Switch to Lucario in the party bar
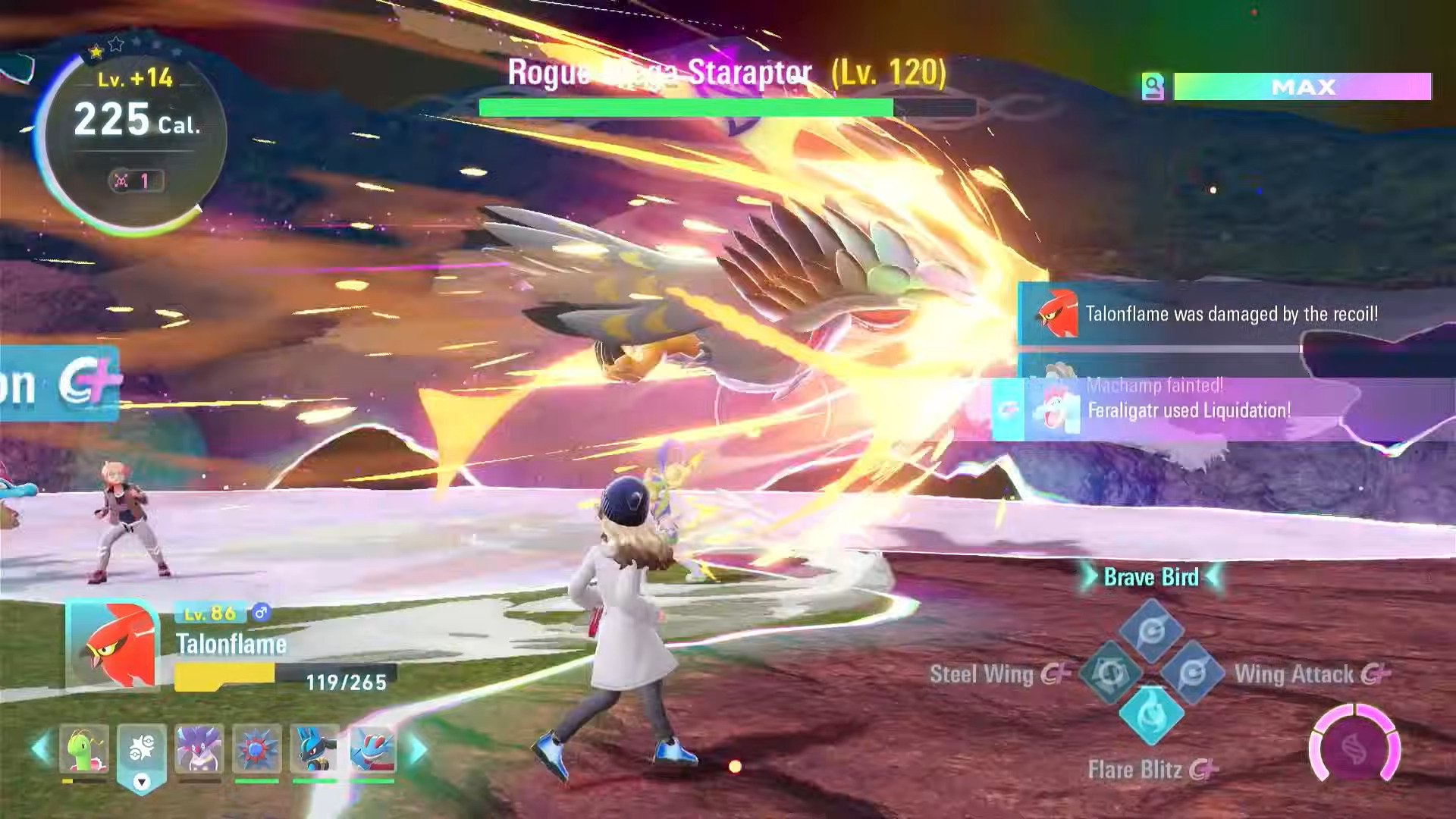1456x819 pixels. [x=315, y=749]
